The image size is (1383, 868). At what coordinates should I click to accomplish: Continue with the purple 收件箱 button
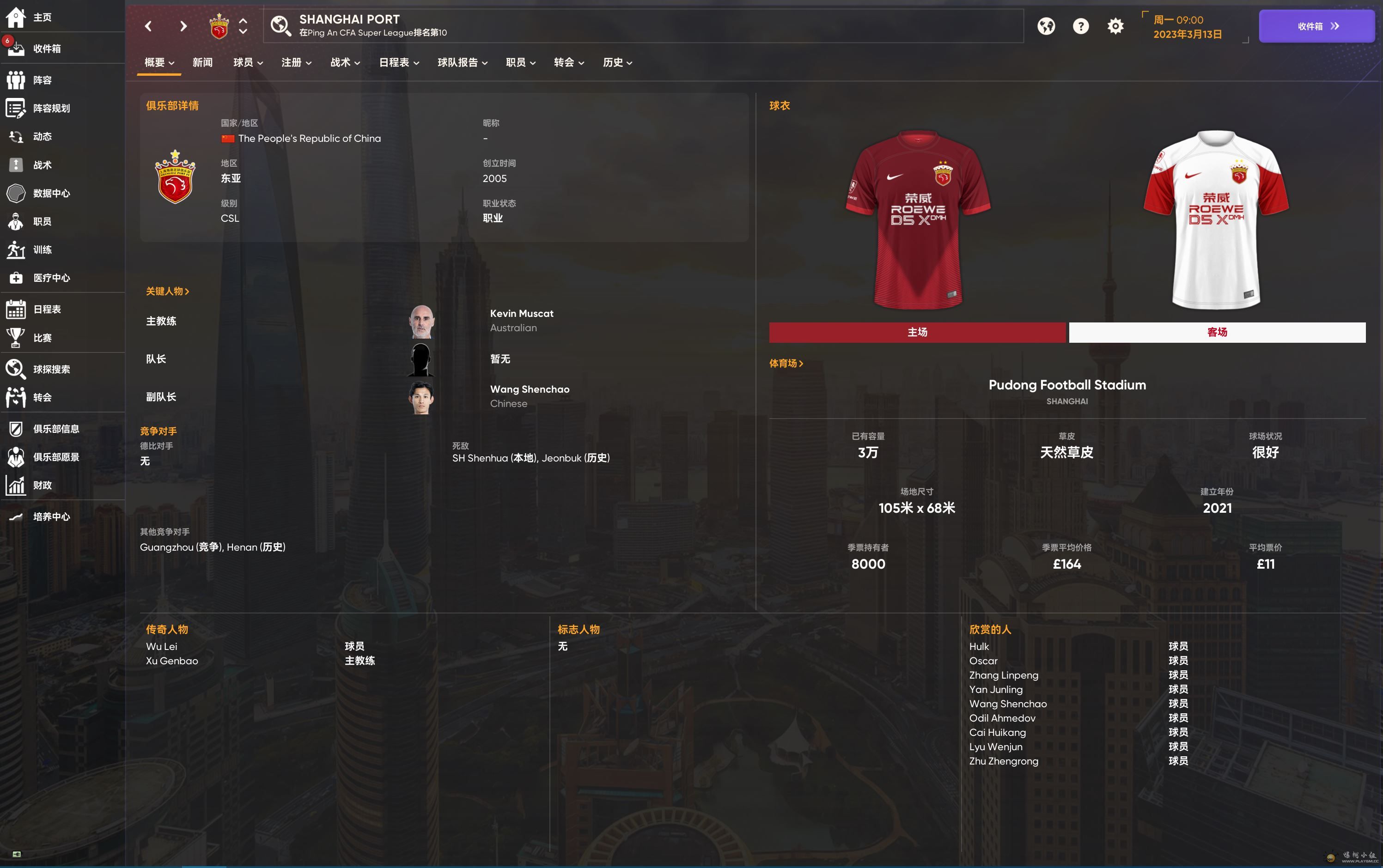click(x=1316, y=26)
